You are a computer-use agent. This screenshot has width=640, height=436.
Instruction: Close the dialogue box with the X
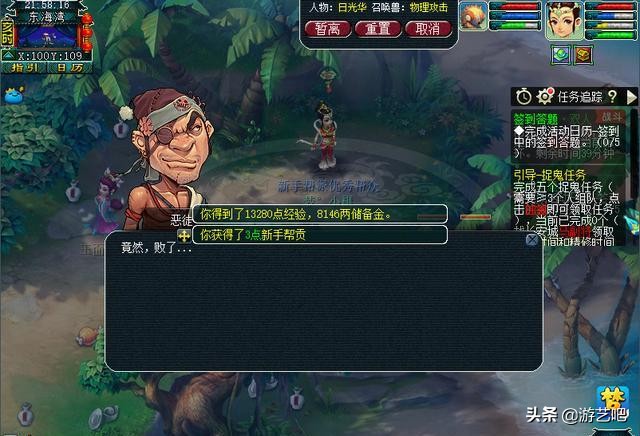(x=532, y=240)
